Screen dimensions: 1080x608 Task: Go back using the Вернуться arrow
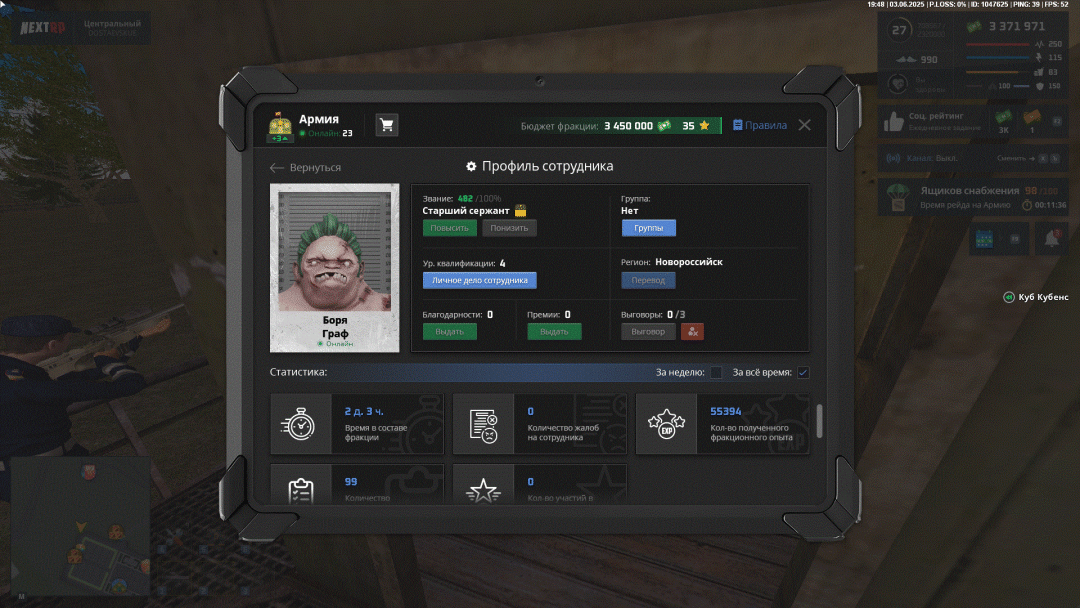click(306, 168)
